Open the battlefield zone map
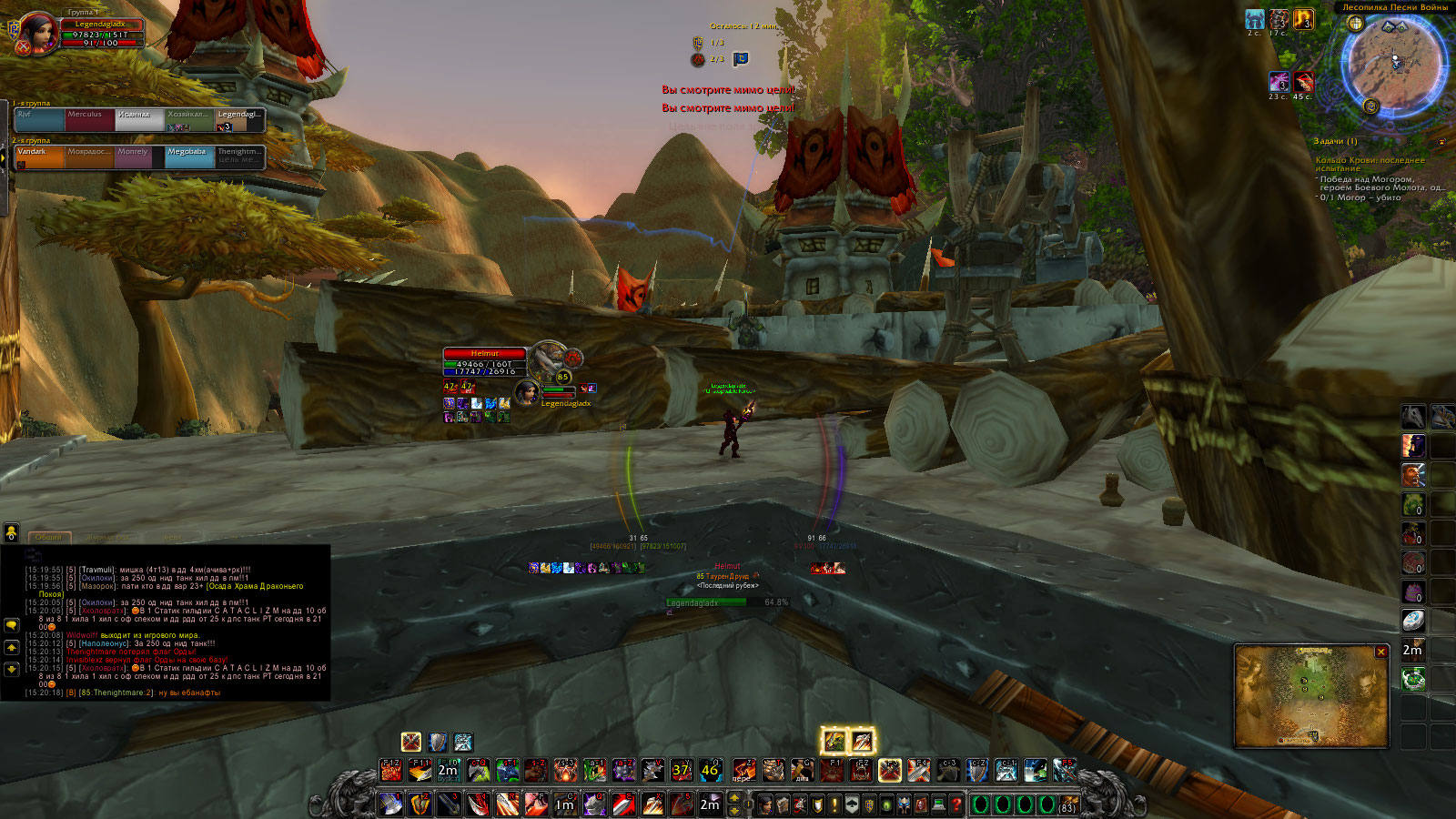Image resolution: width=1456 pixels, height=819 pixels. pyautogui.click(x=1310, y=696)
